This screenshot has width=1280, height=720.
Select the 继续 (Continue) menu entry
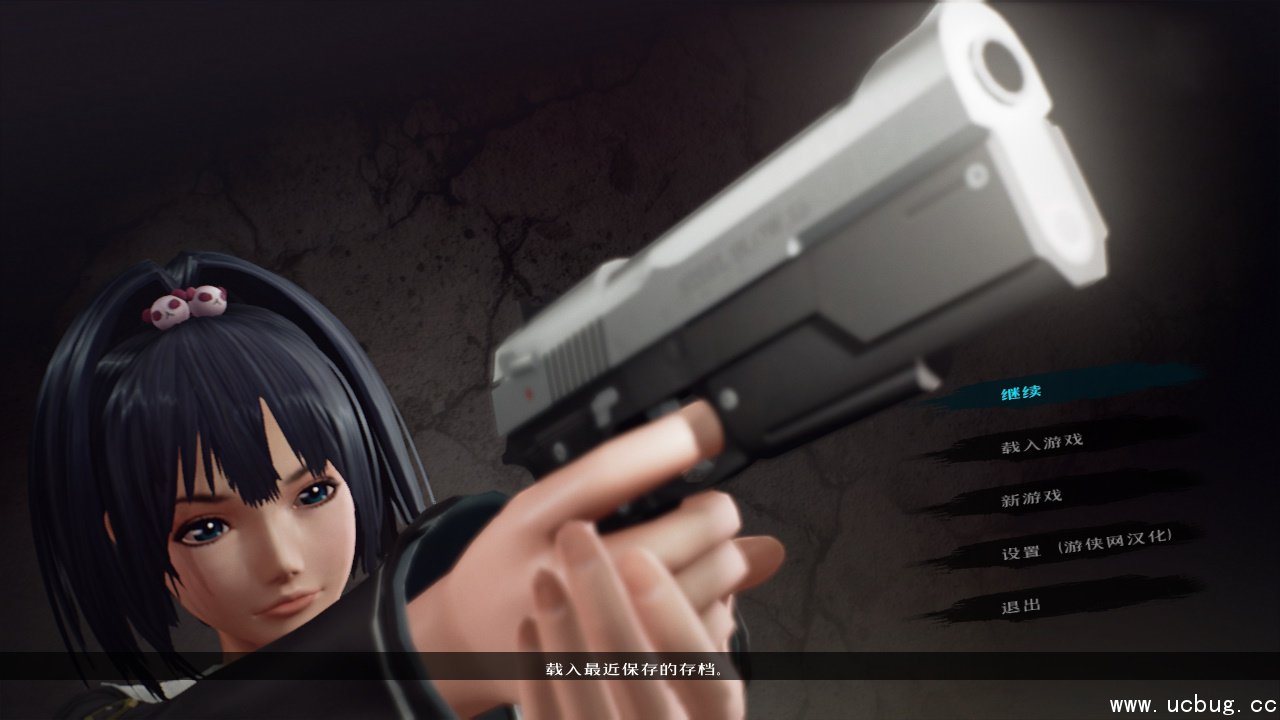click(x=1021, y=392)
